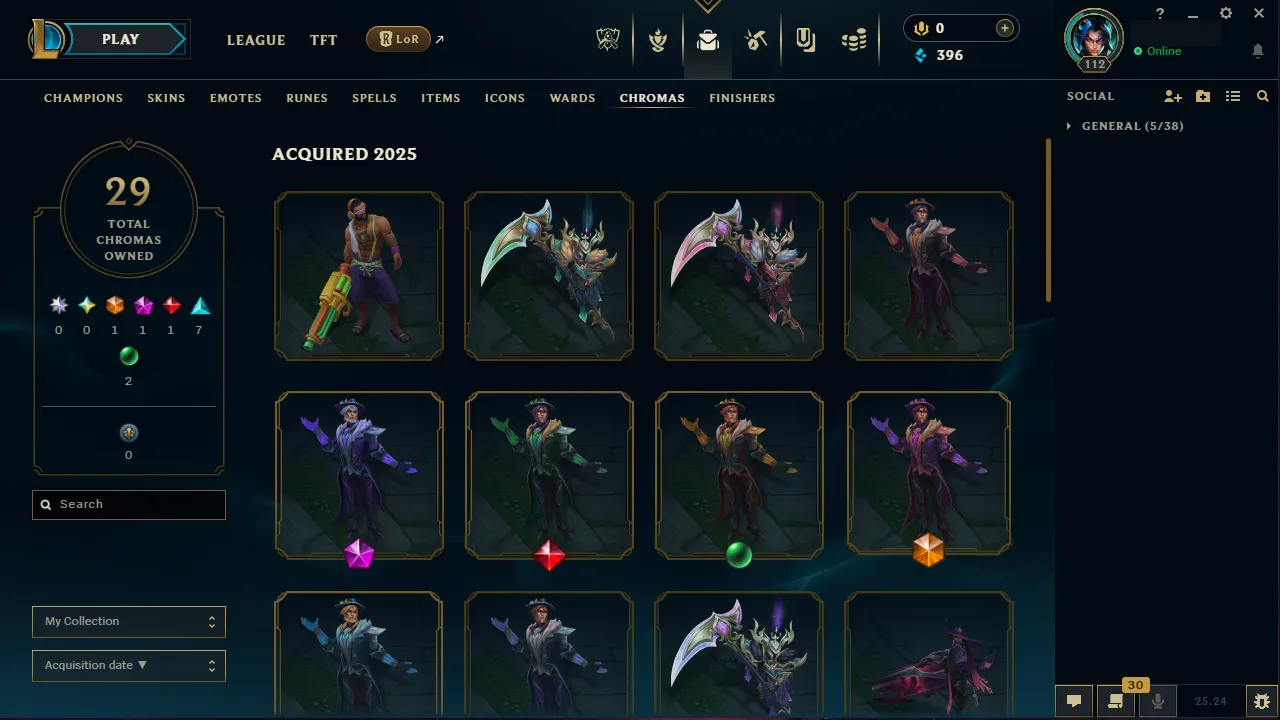Open the Store coins icon
The image size is (1280, 720).
pos(854,40)
